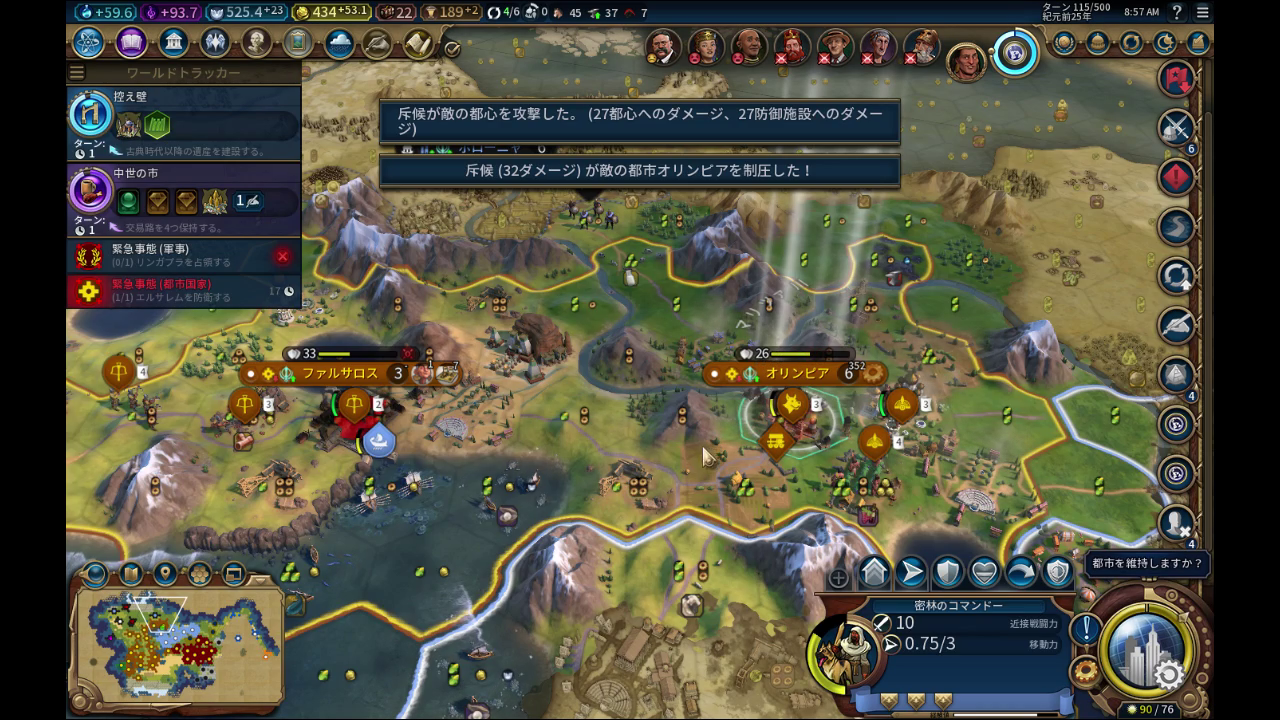Activate the fortify shield unit action
The image size is (1280, 720).
tap(947, 572)
